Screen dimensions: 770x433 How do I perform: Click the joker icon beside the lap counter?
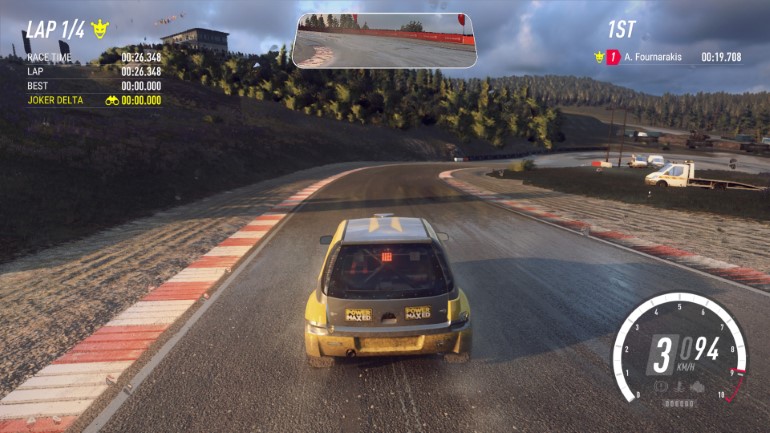click(99, 29)
